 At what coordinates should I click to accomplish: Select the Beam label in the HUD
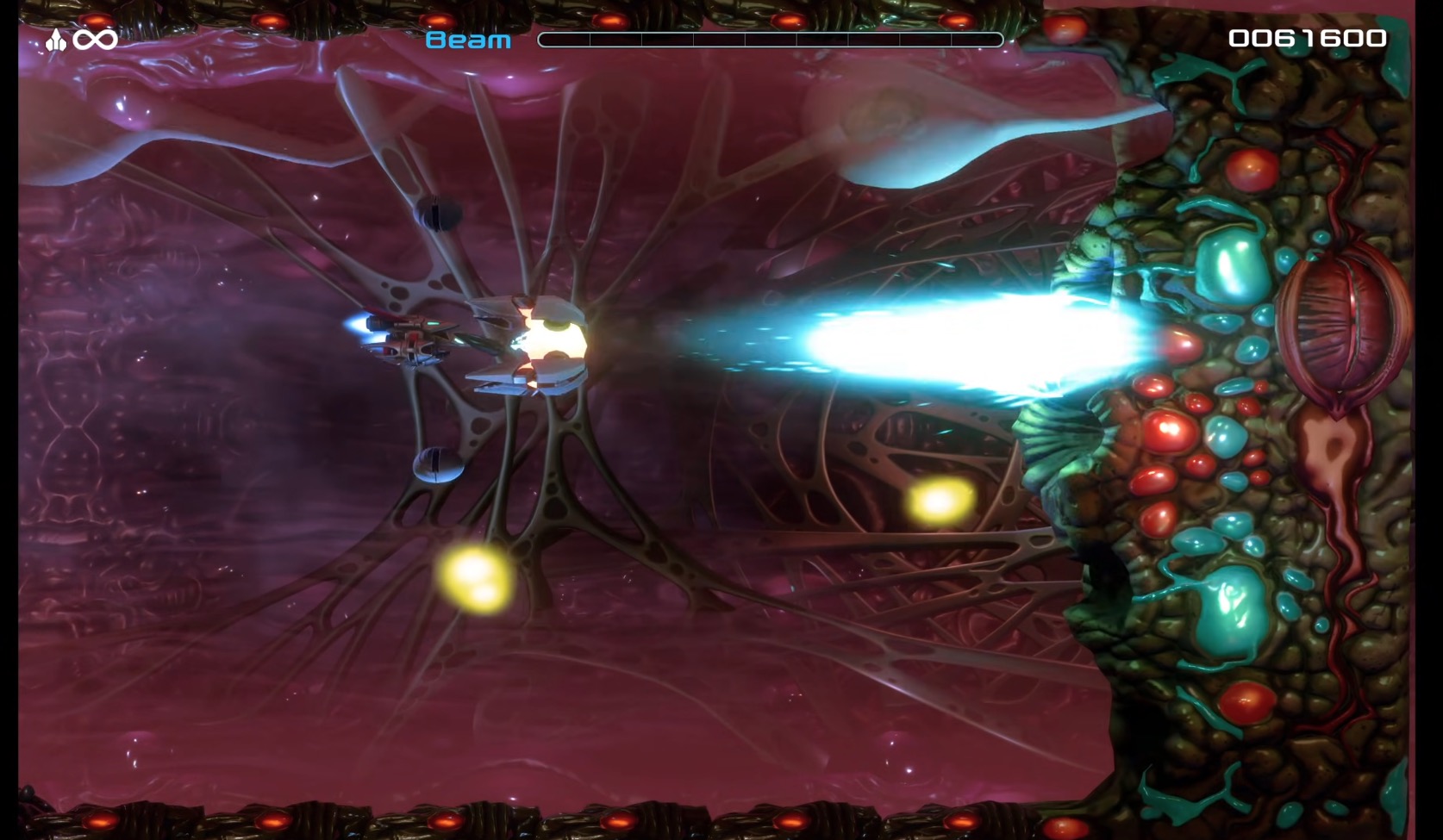point(465,39)
